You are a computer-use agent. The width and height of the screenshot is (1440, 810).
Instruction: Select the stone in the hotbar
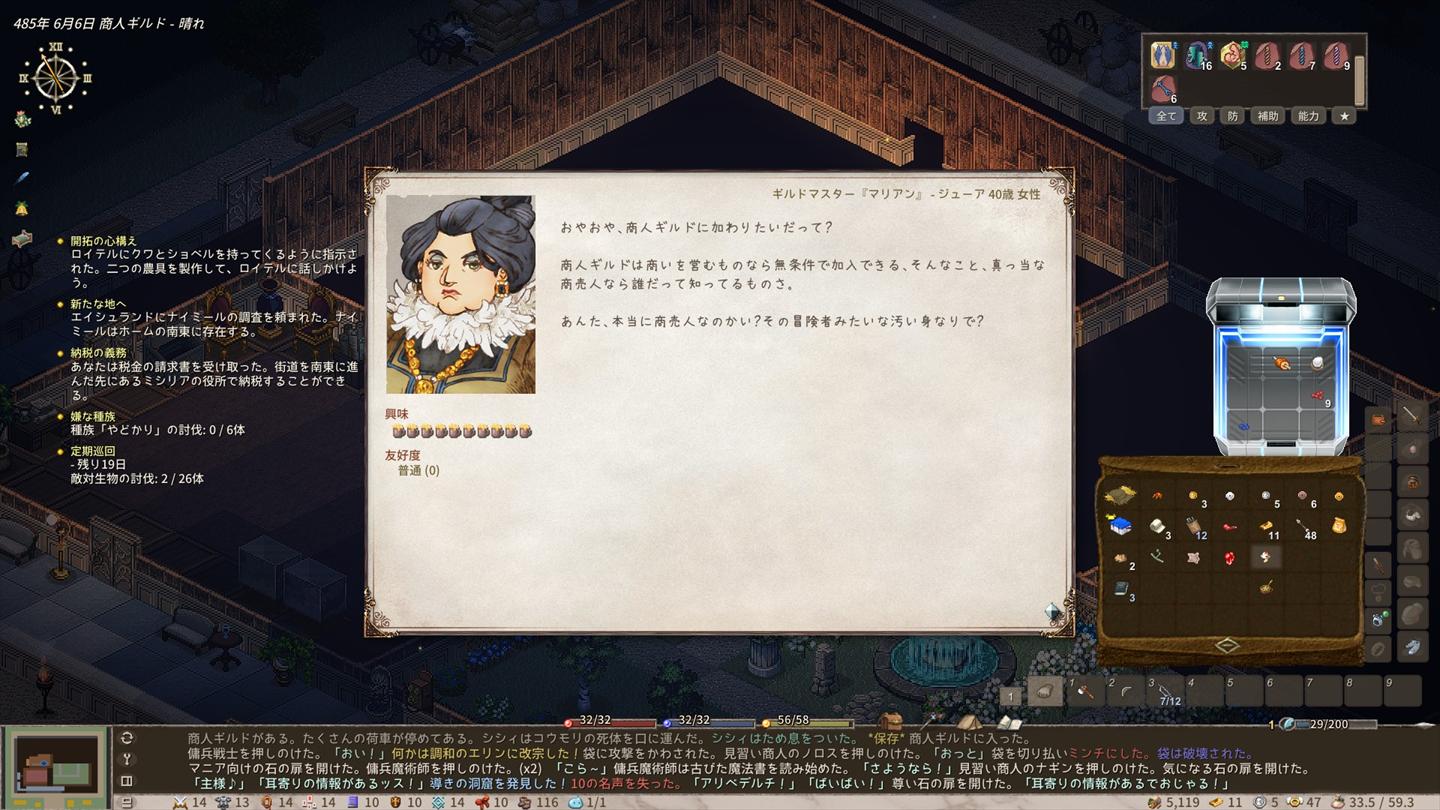[1046, 691]
